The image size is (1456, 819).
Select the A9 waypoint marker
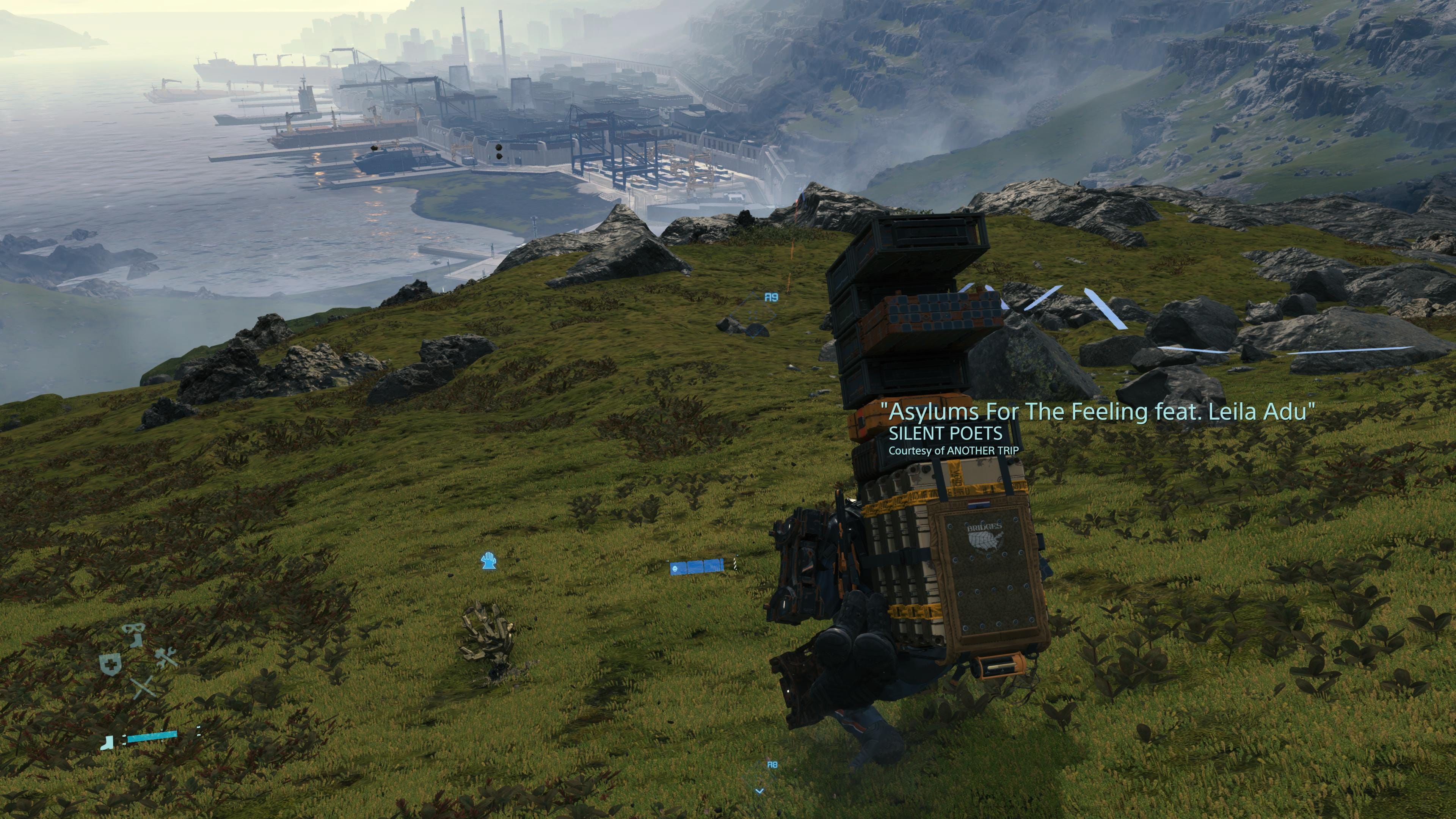pos(771,297)
